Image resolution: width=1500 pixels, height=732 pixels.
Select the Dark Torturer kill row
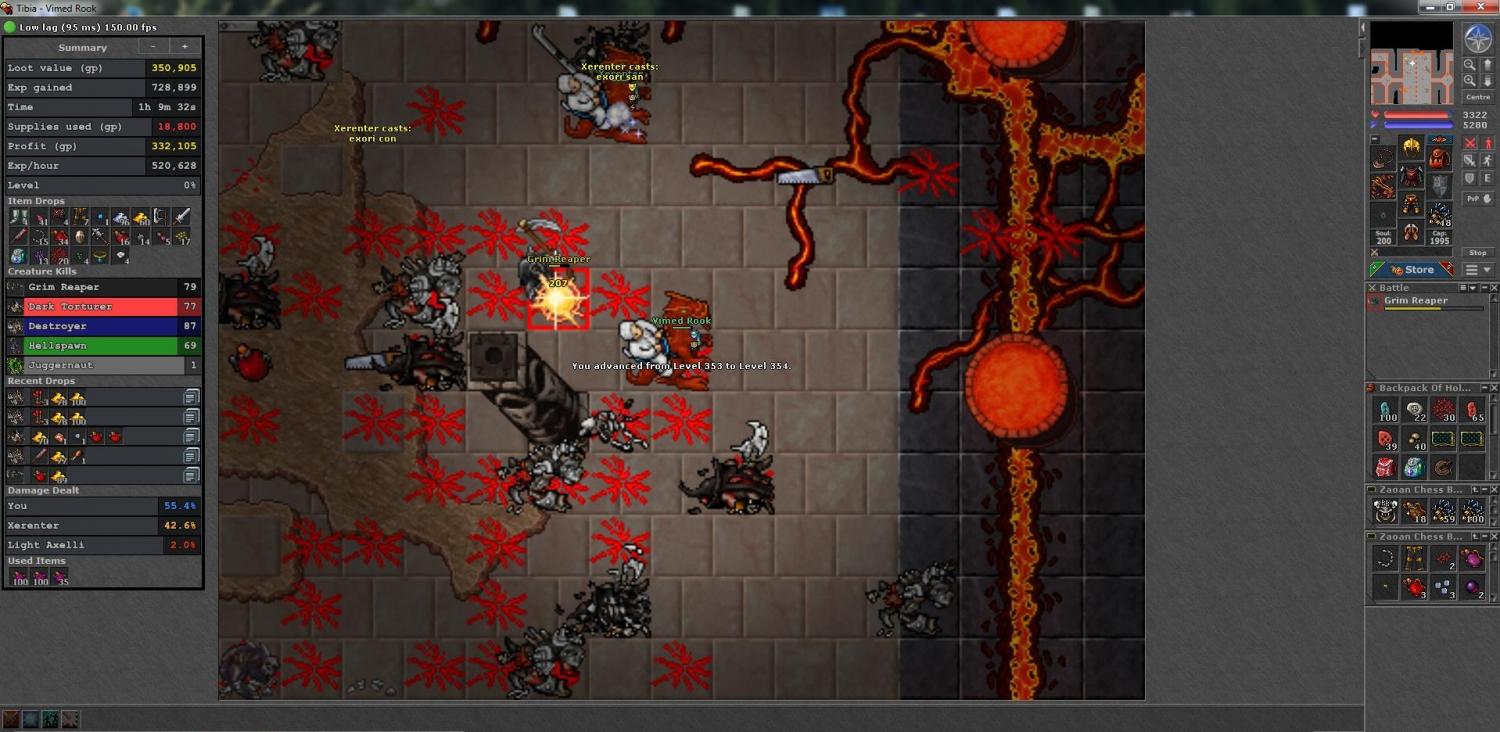[x=102, y=307]
